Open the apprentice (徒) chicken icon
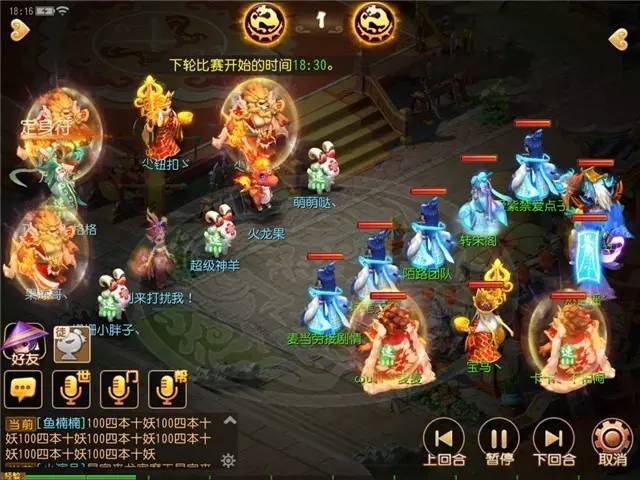The height and width of the screenshot is (480, 640). point(71,346)
